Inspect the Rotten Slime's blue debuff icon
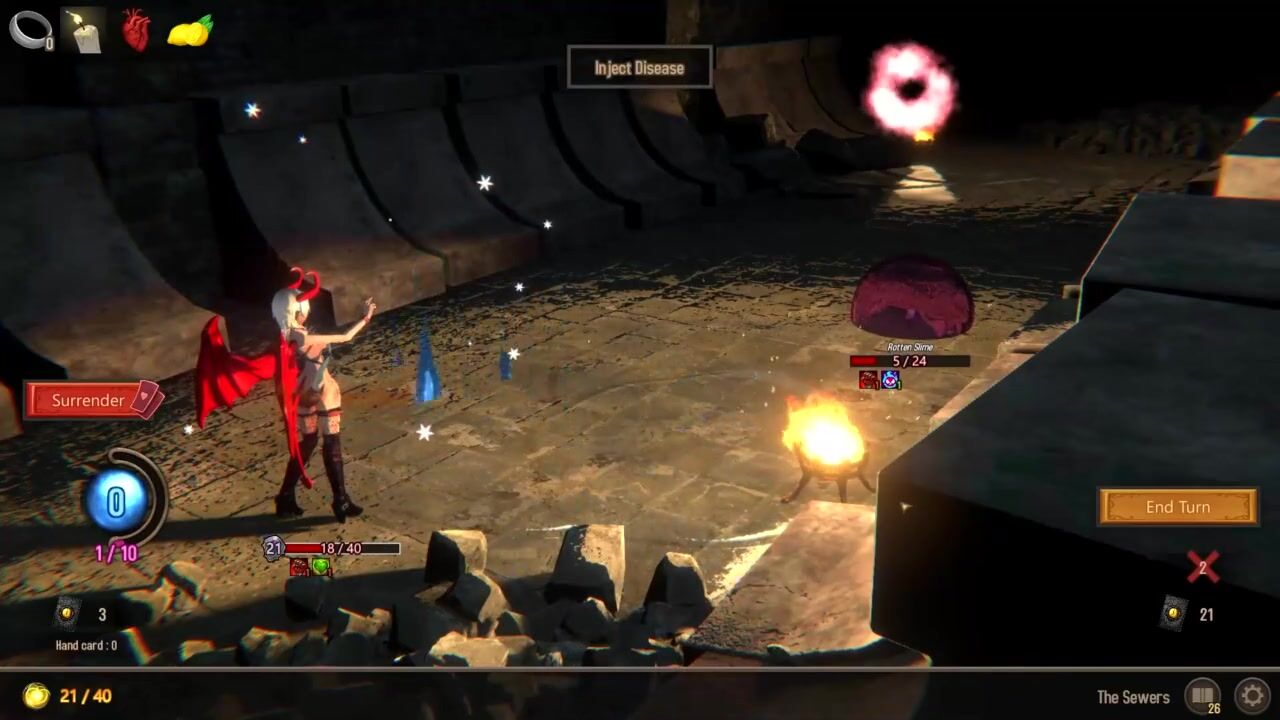 tap(890, 380)
